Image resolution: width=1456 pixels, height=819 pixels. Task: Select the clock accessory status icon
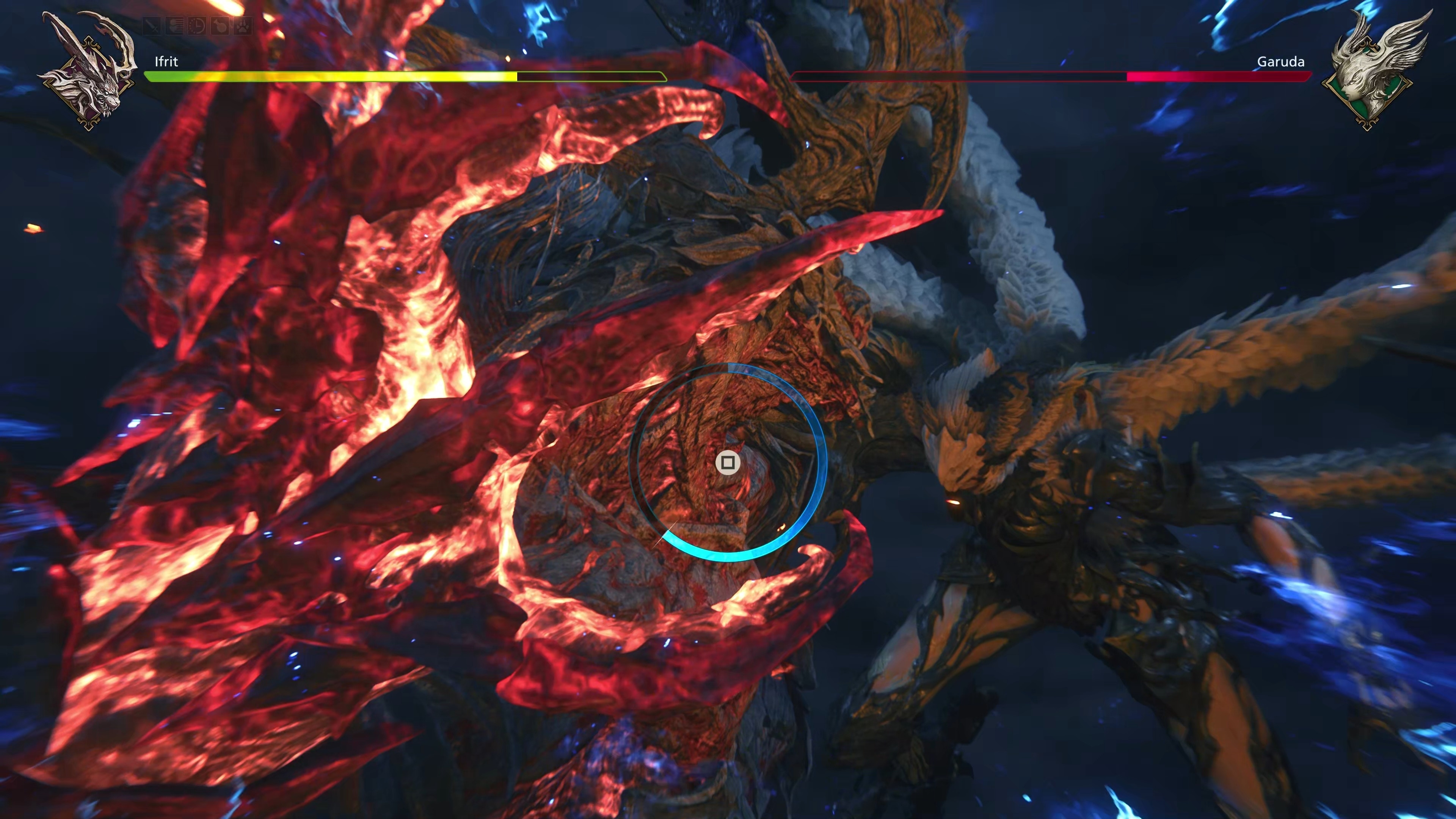pyautogui.click(x=197, y=26)
